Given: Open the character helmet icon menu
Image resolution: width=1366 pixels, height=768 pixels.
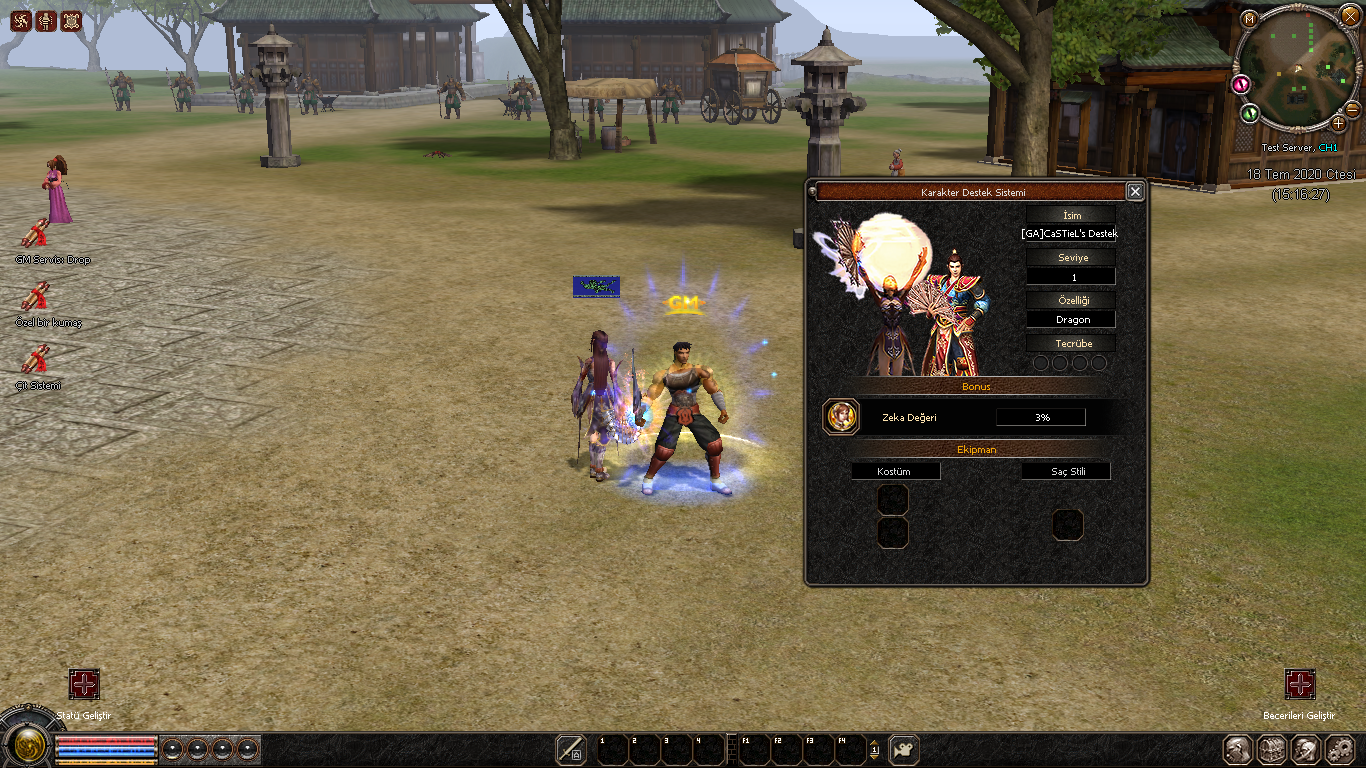Looking at the screenshot, I should point(1238,749).
